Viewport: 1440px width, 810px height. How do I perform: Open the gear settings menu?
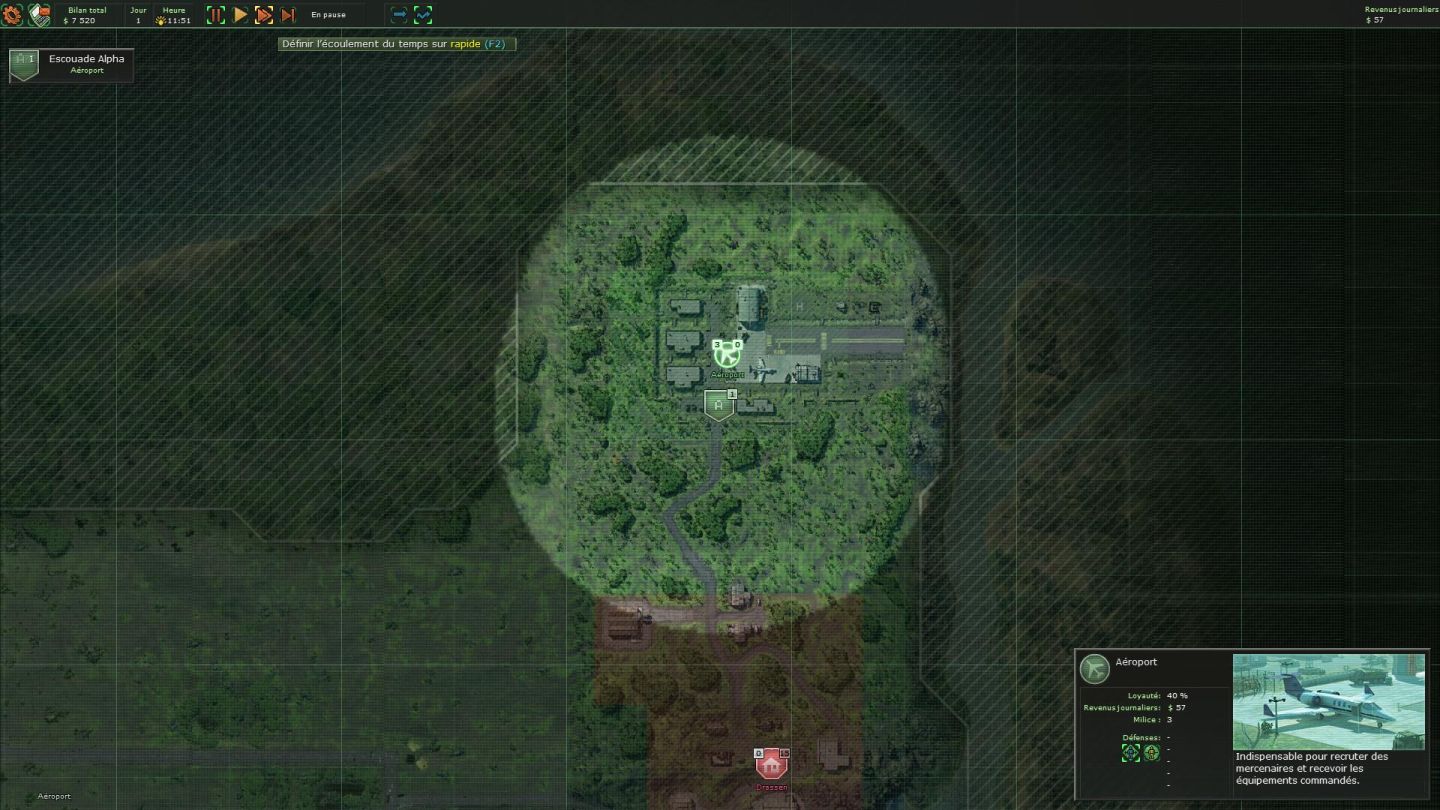coord(12,15)
